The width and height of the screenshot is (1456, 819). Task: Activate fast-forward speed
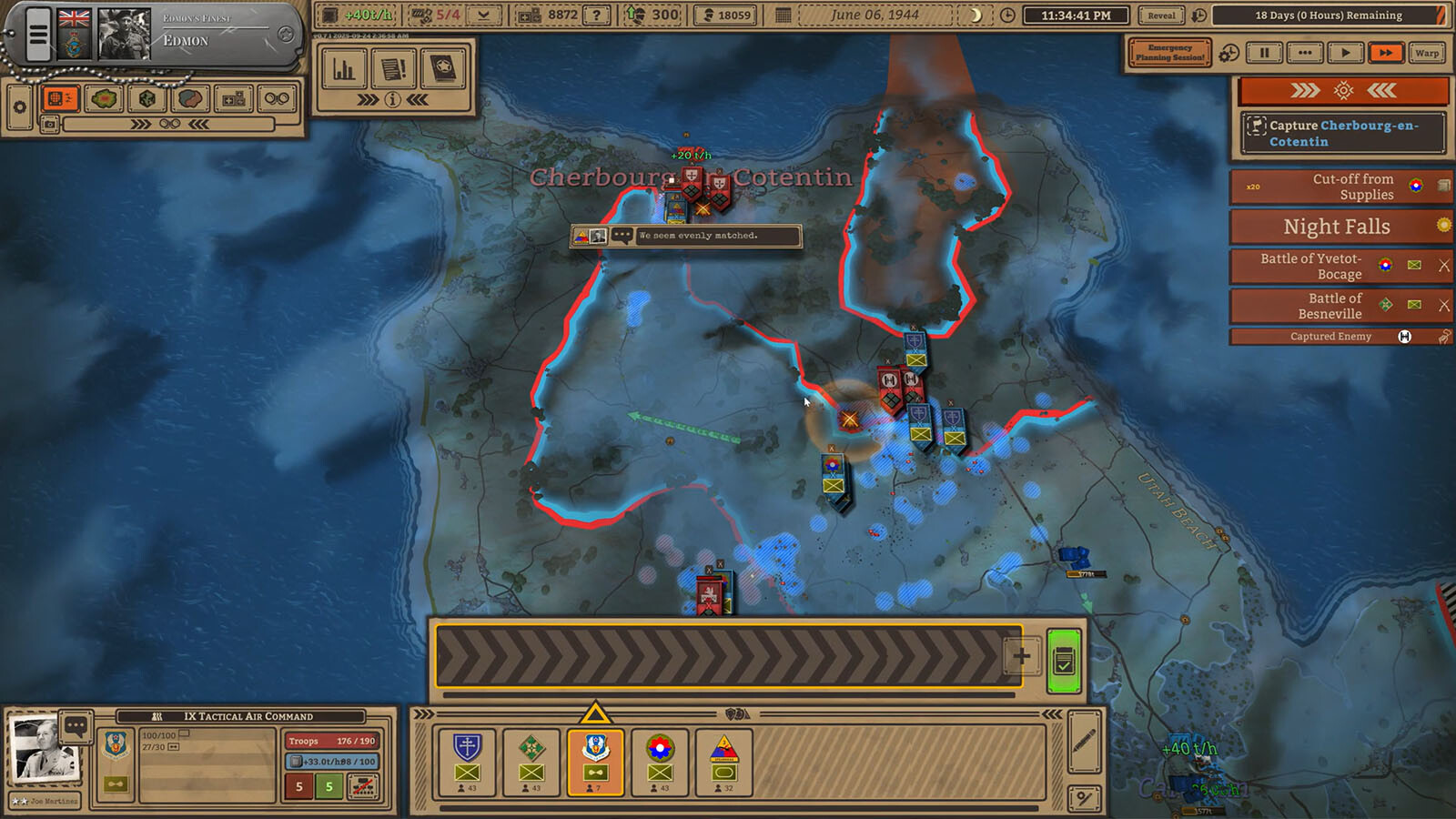[x=1385, y=53]
